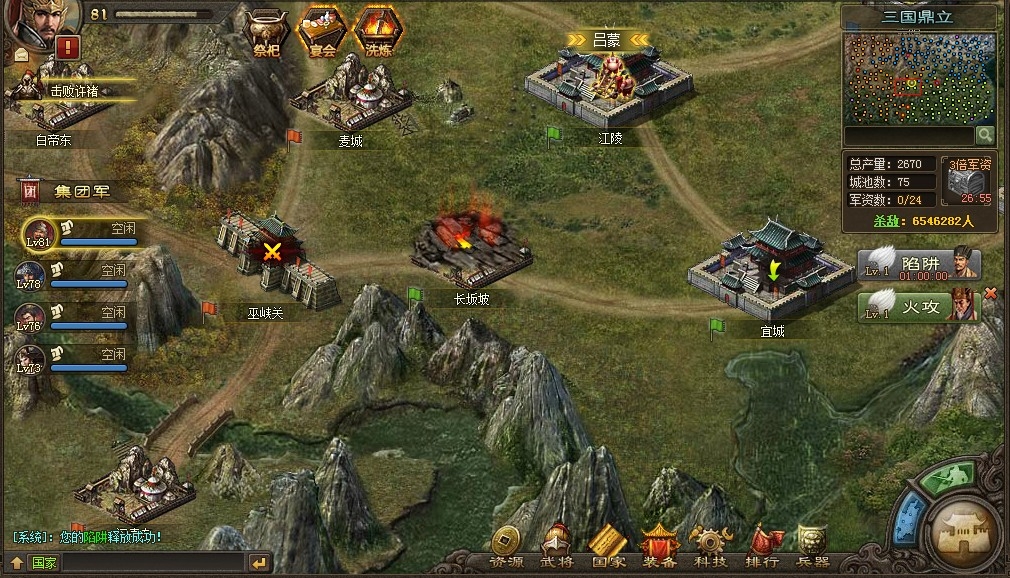Close the 火攻 stratagem with red X
Image resolution: width=1010 pixels, height=578 pixels.
click(991, 293)
